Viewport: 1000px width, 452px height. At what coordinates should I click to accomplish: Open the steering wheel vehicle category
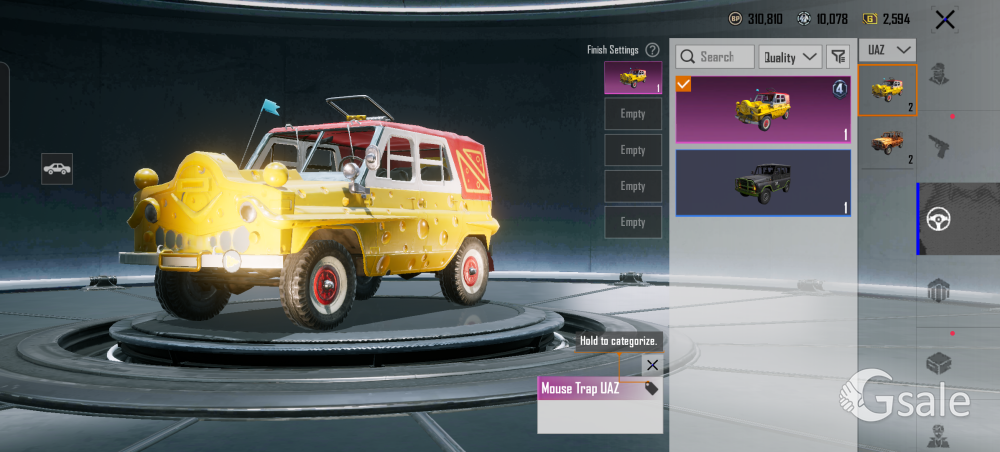click(x=939, y=219)
